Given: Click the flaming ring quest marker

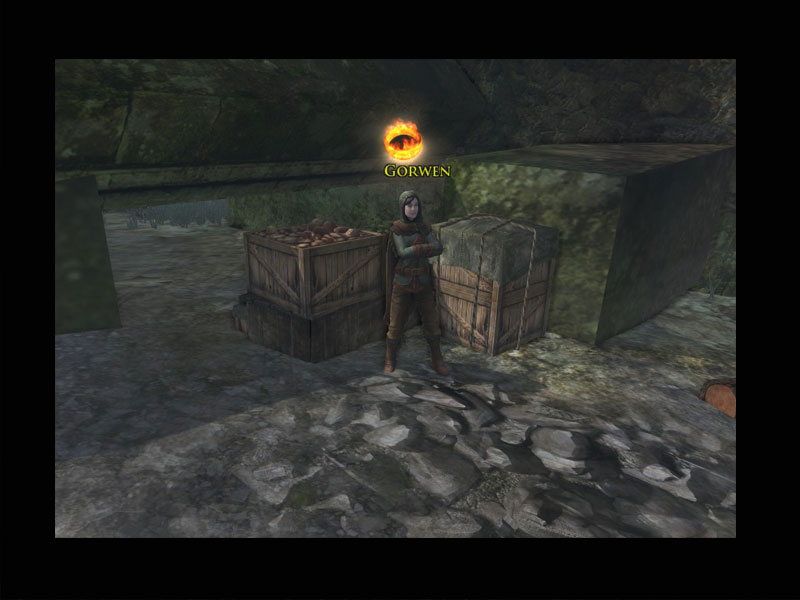Looking at the screenshot, I should tap(403, 140).
